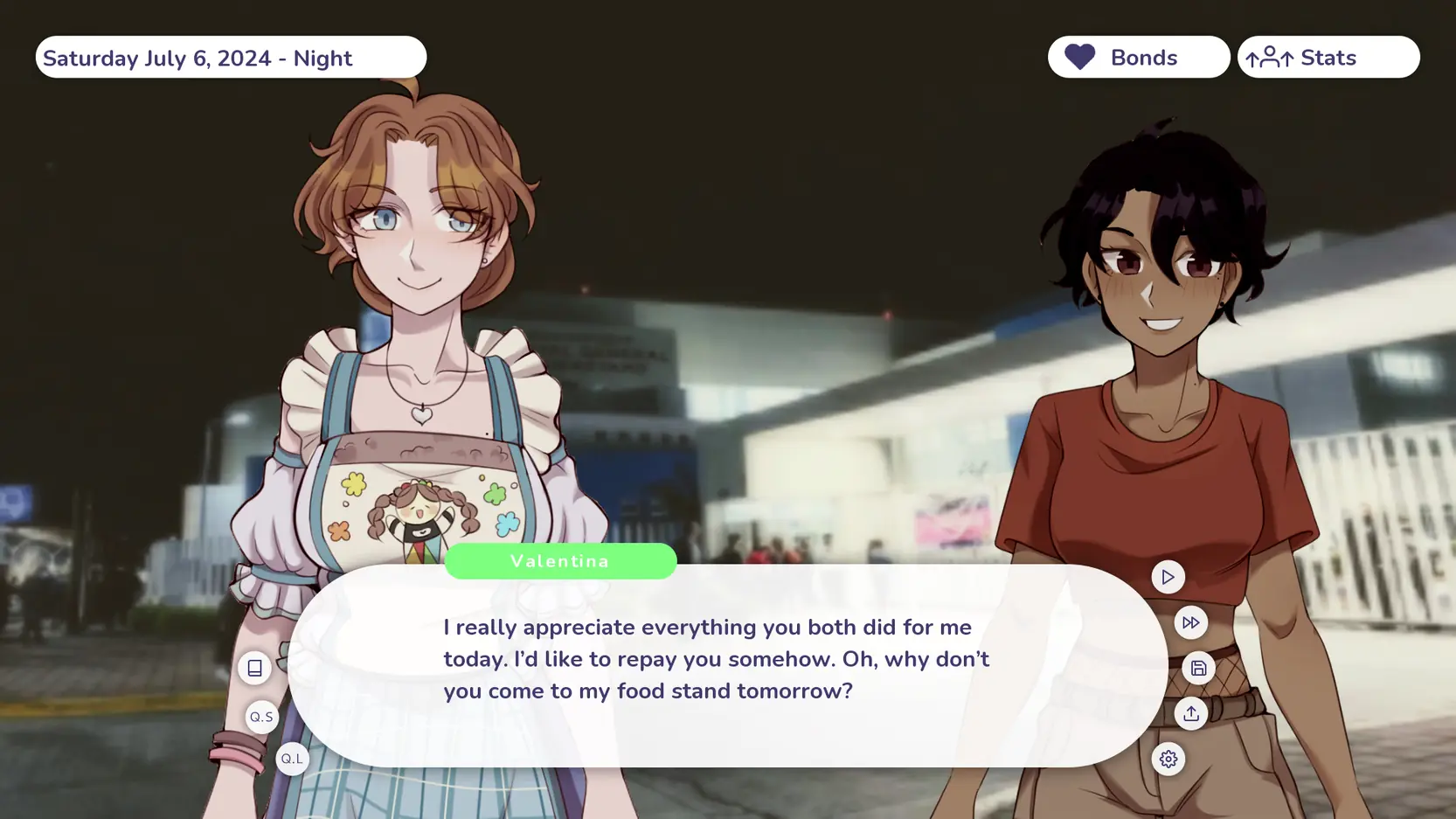Image resolution: width=1456 pixels, height=819 pixels.
Task: Open the dialogue log book icon
Action: coord(254,668)
